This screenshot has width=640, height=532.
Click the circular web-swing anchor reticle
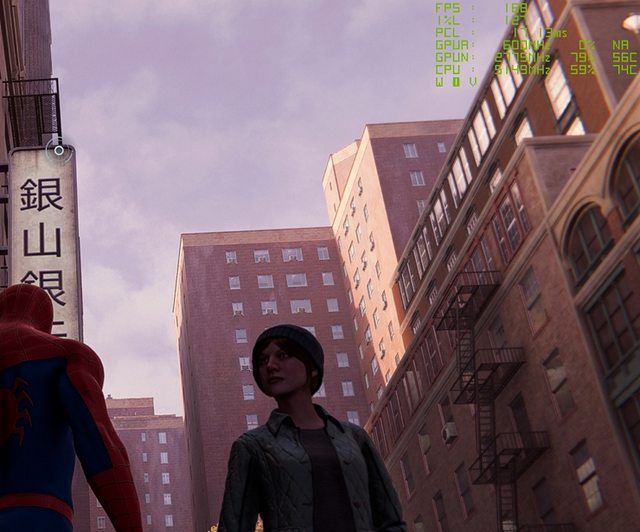tap(59, 150)
